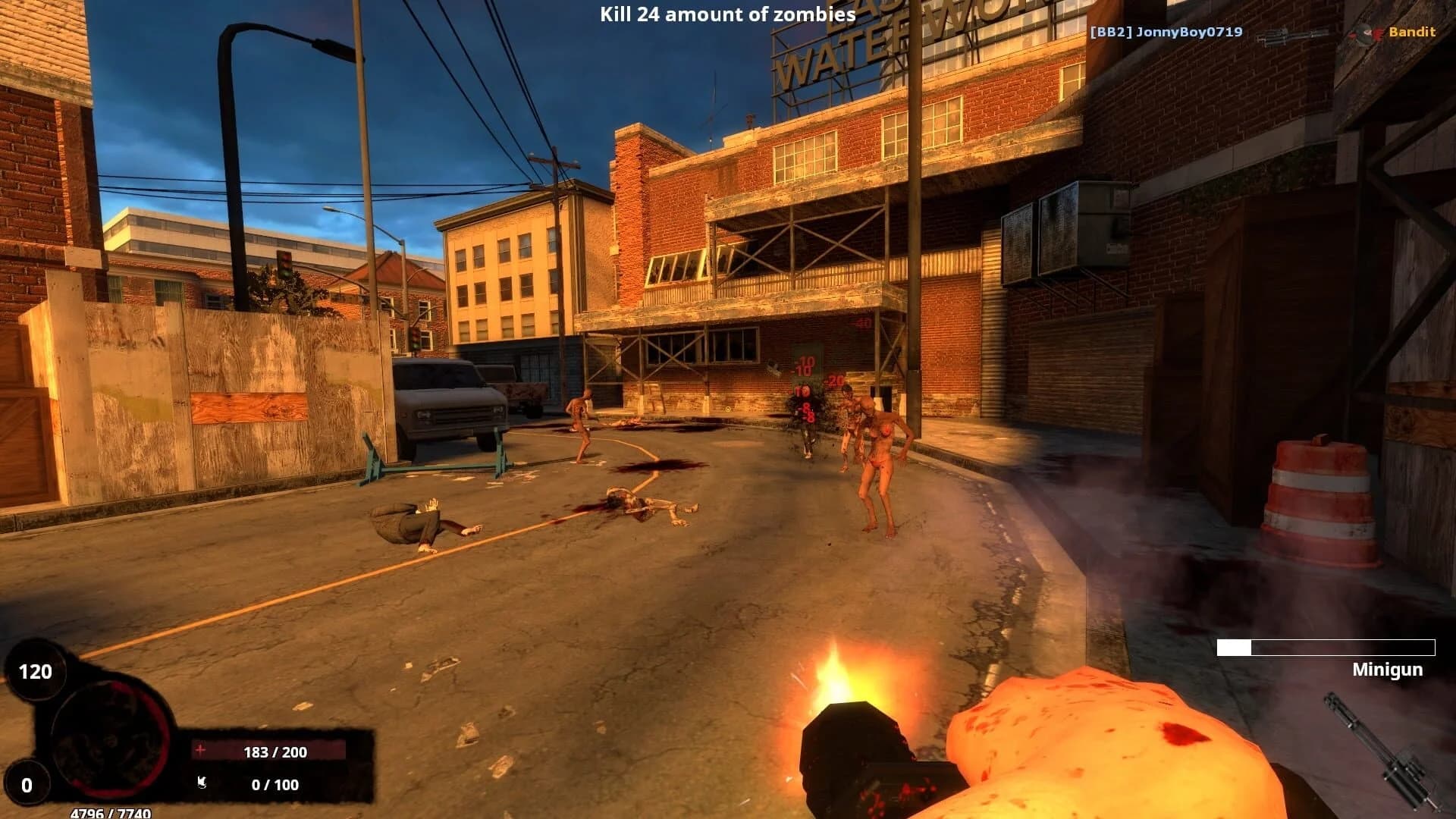
Task: Select the Bandit name label
Action: [x=1412, y=32]
